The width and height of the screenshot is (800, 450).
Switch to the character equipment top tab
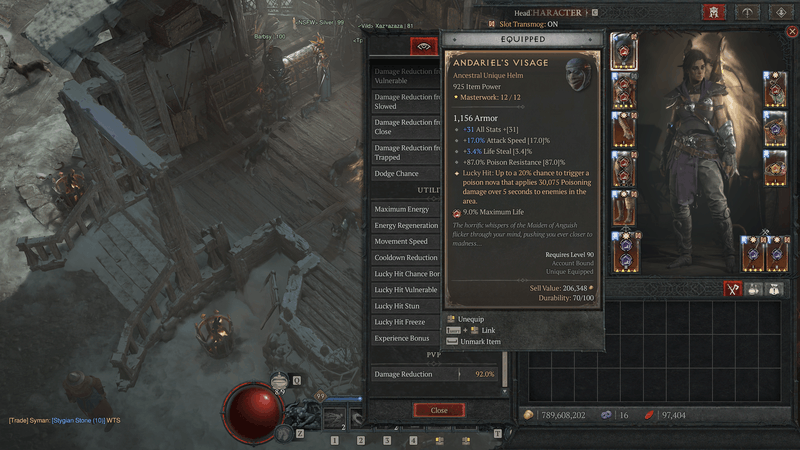coord(714,12)
